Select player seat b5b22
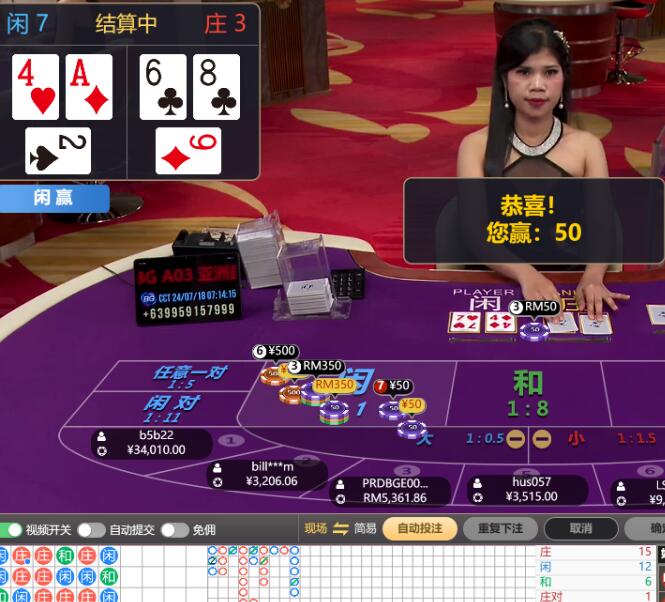The width and height of the screenshot is (665, 602). pyautogui.click(x=152, y=443)
